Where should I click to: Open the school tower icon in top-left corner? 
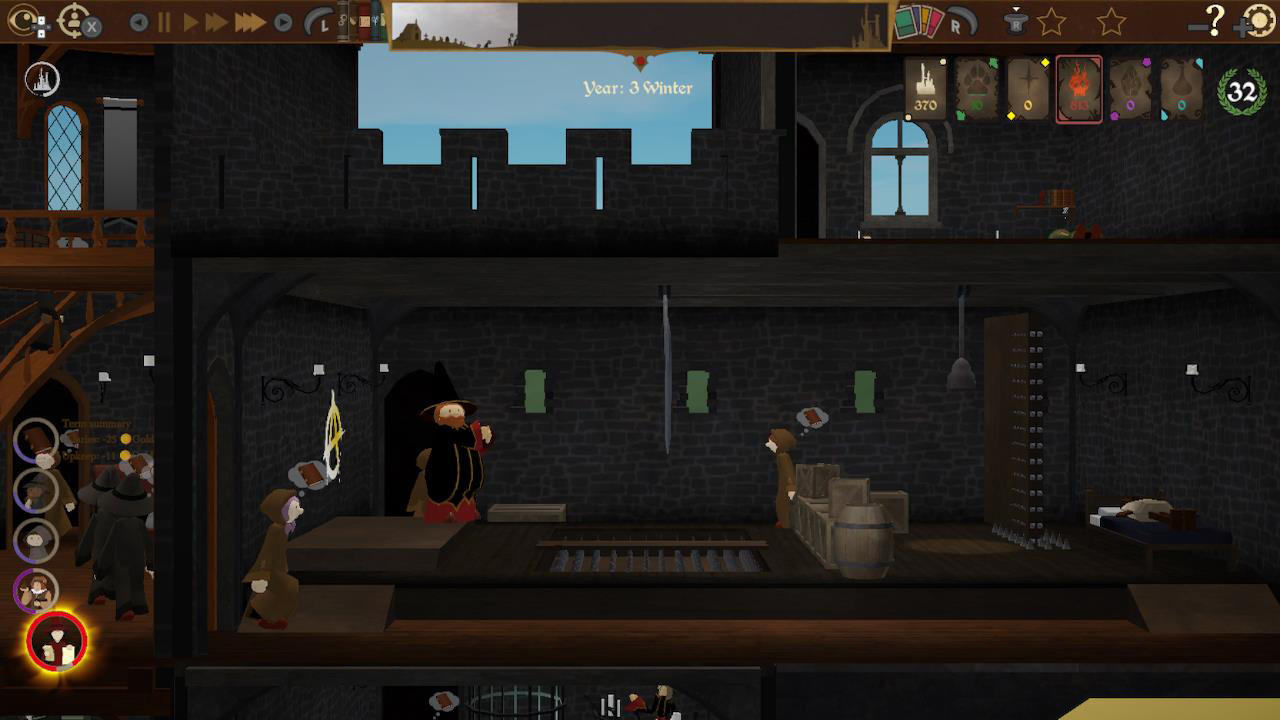tap(42, 77)
